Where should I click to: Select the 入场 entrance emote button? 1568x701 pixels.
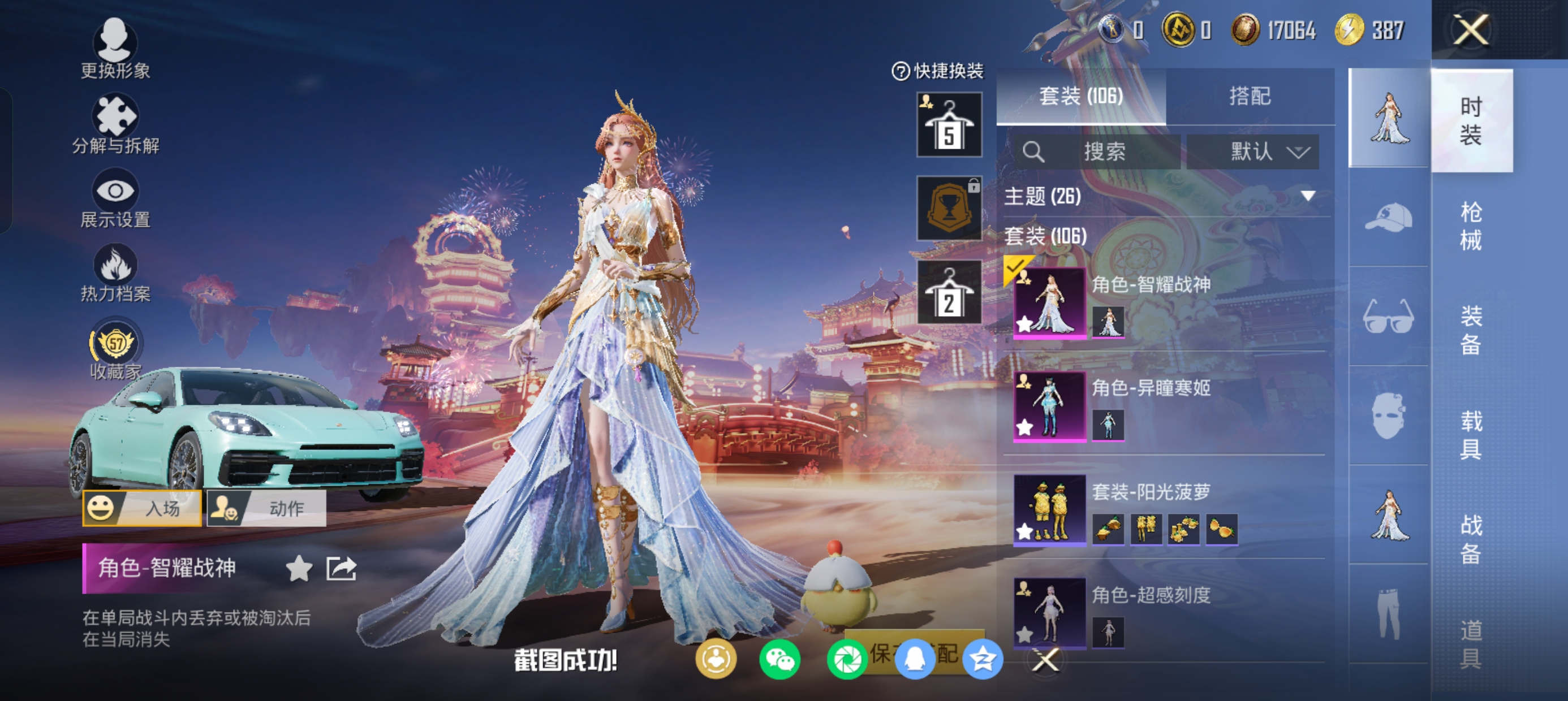point(143,508)
